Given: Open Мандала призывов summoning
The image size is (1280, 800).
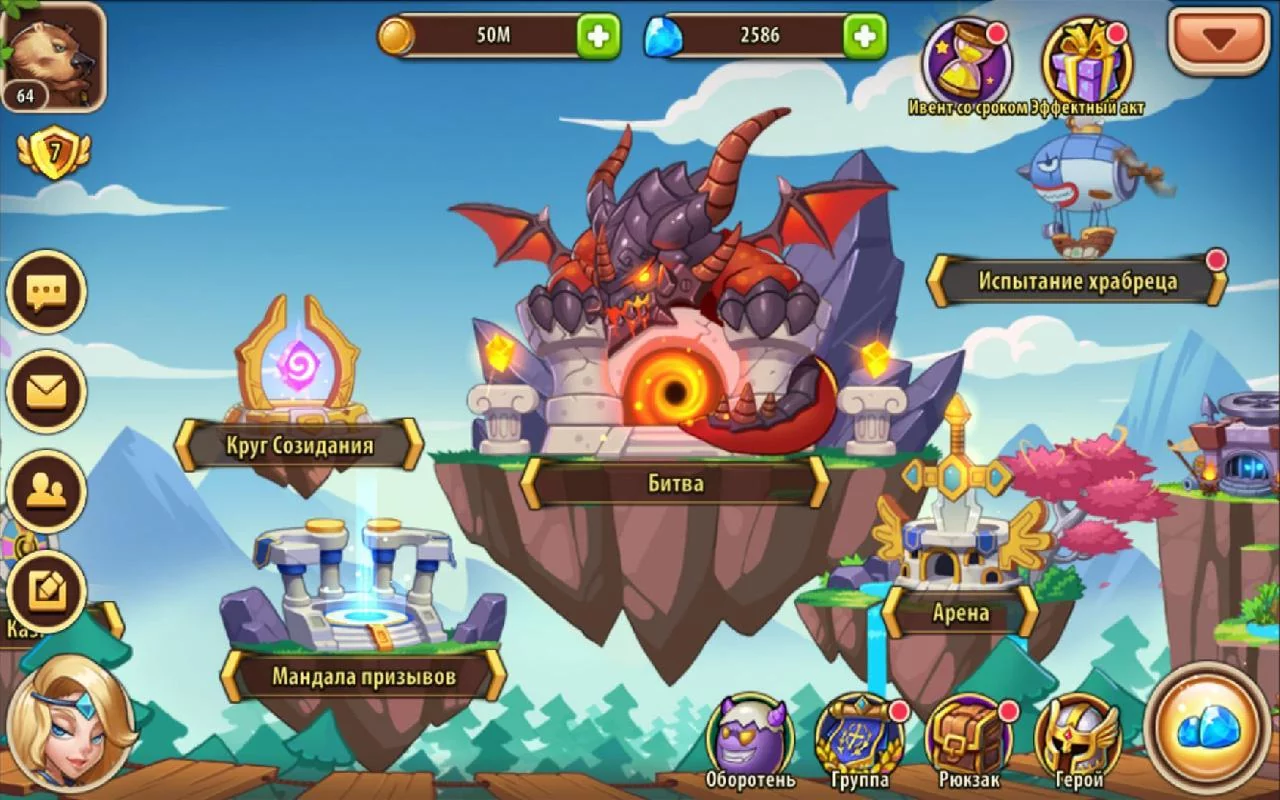Looking at the screenshot, I should [363, 676].
